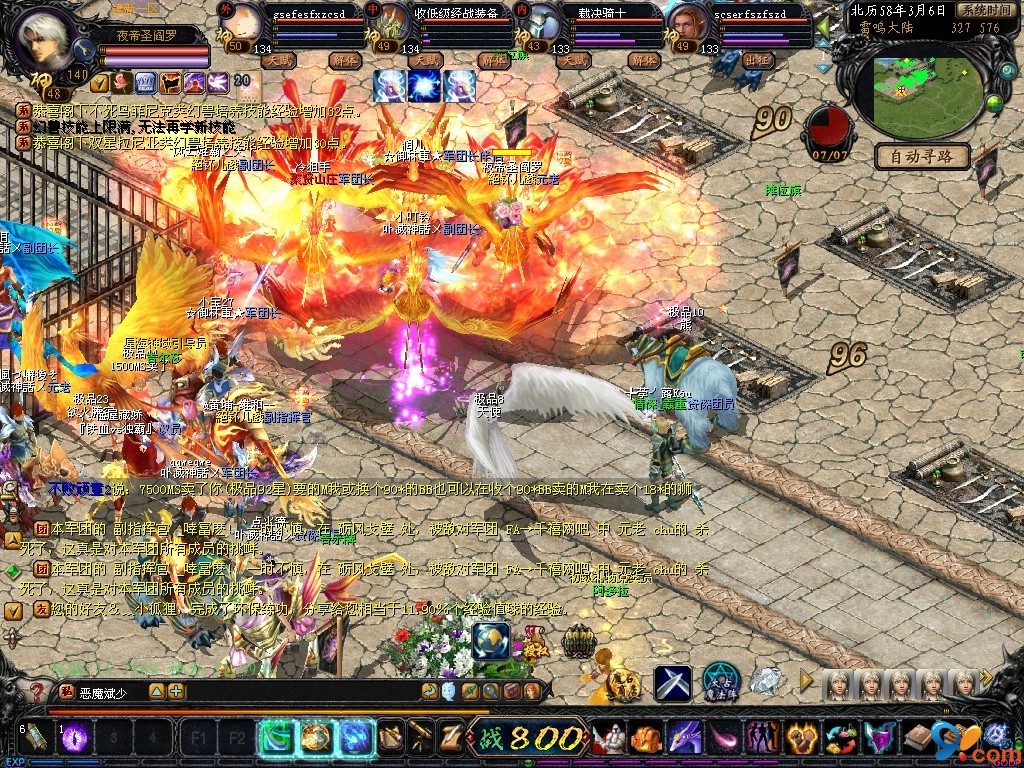
Task: Use the scroll item in hotbar slot
Action: point(36,738)
